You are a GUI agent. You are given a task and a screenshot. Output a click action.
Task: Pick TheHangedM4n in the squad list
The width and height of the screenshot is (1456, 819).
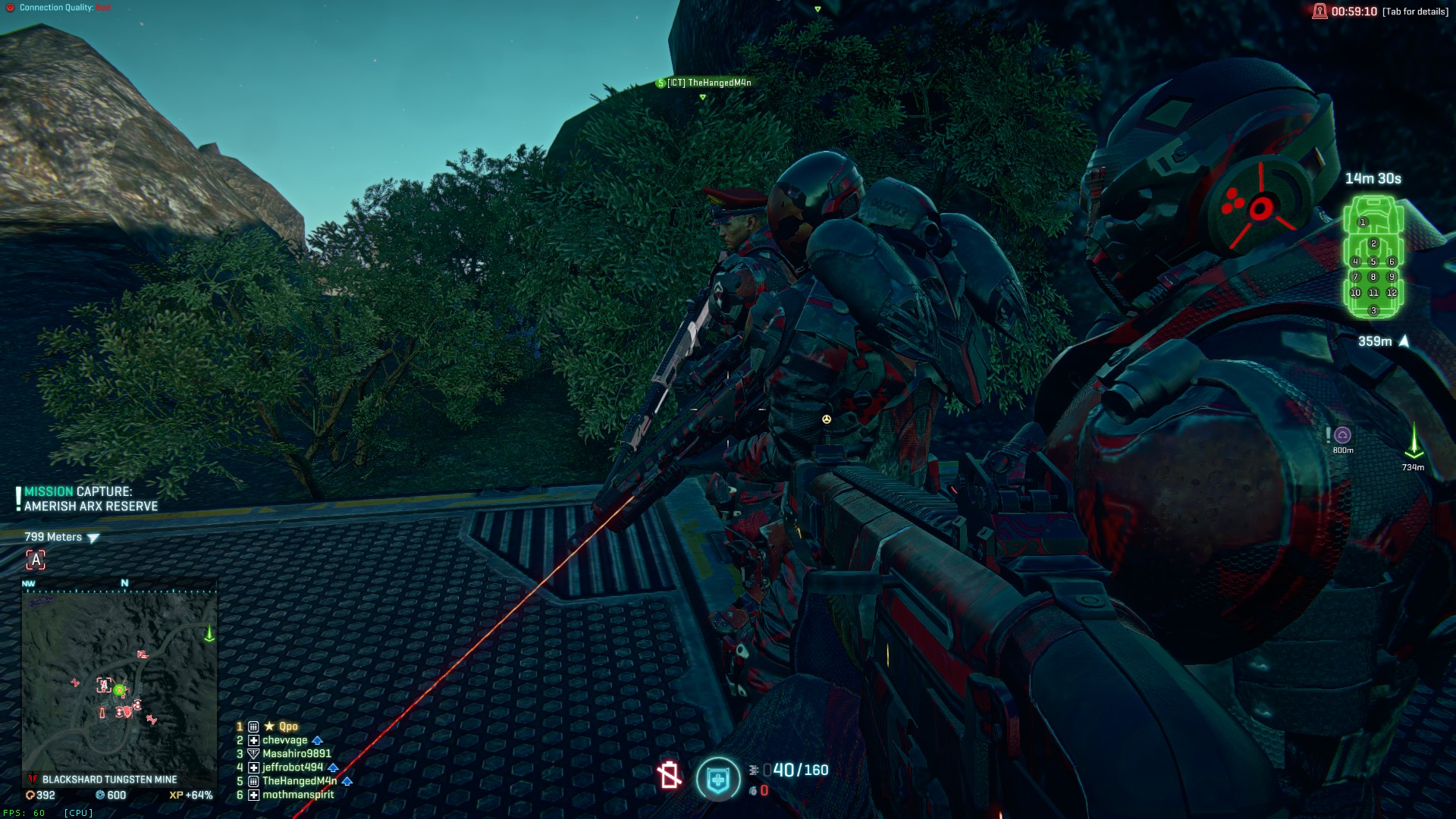[299, 781]
